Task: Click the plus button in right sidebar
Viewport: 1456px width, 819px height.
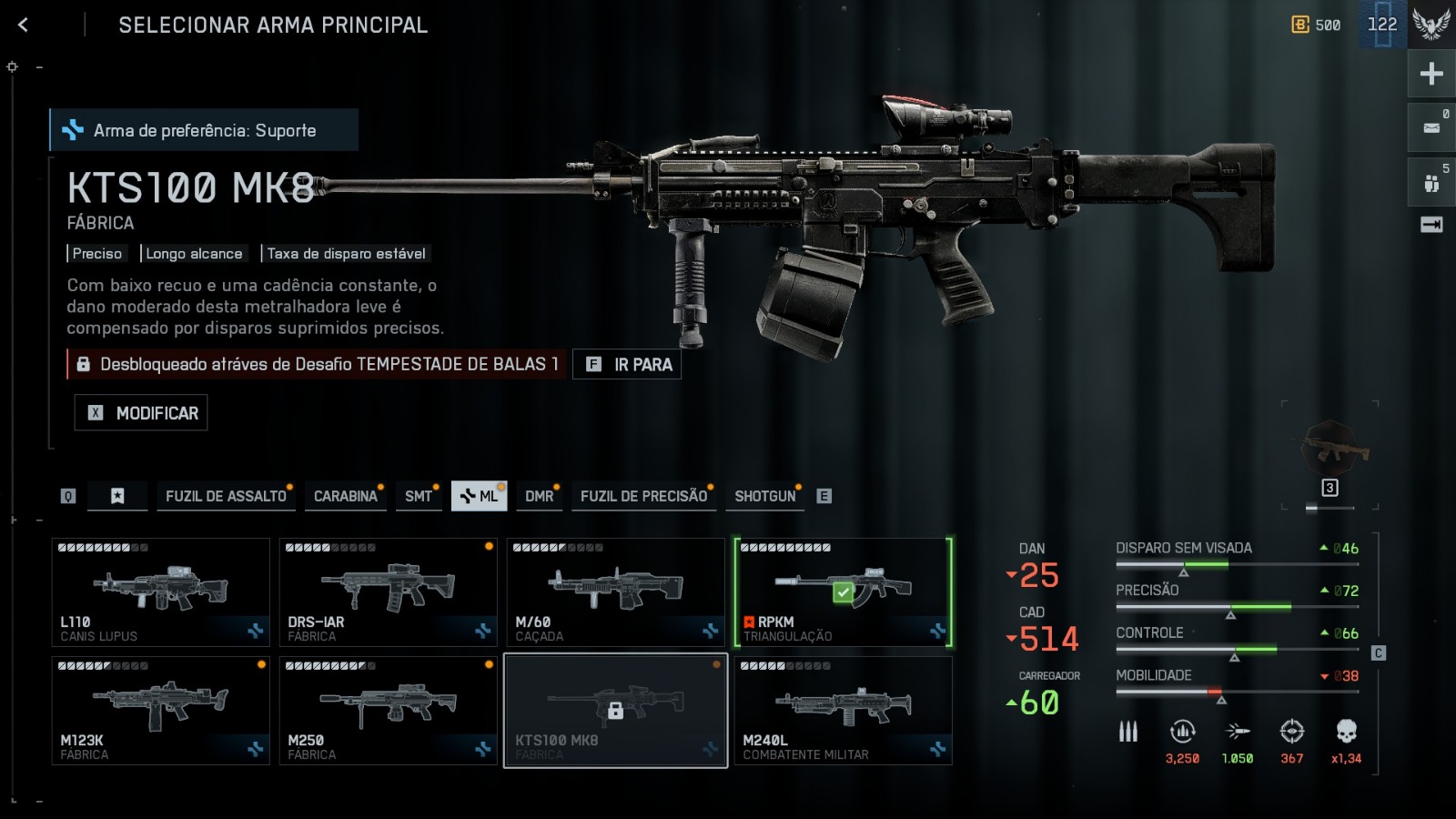Action: [x=1431, y=74]
